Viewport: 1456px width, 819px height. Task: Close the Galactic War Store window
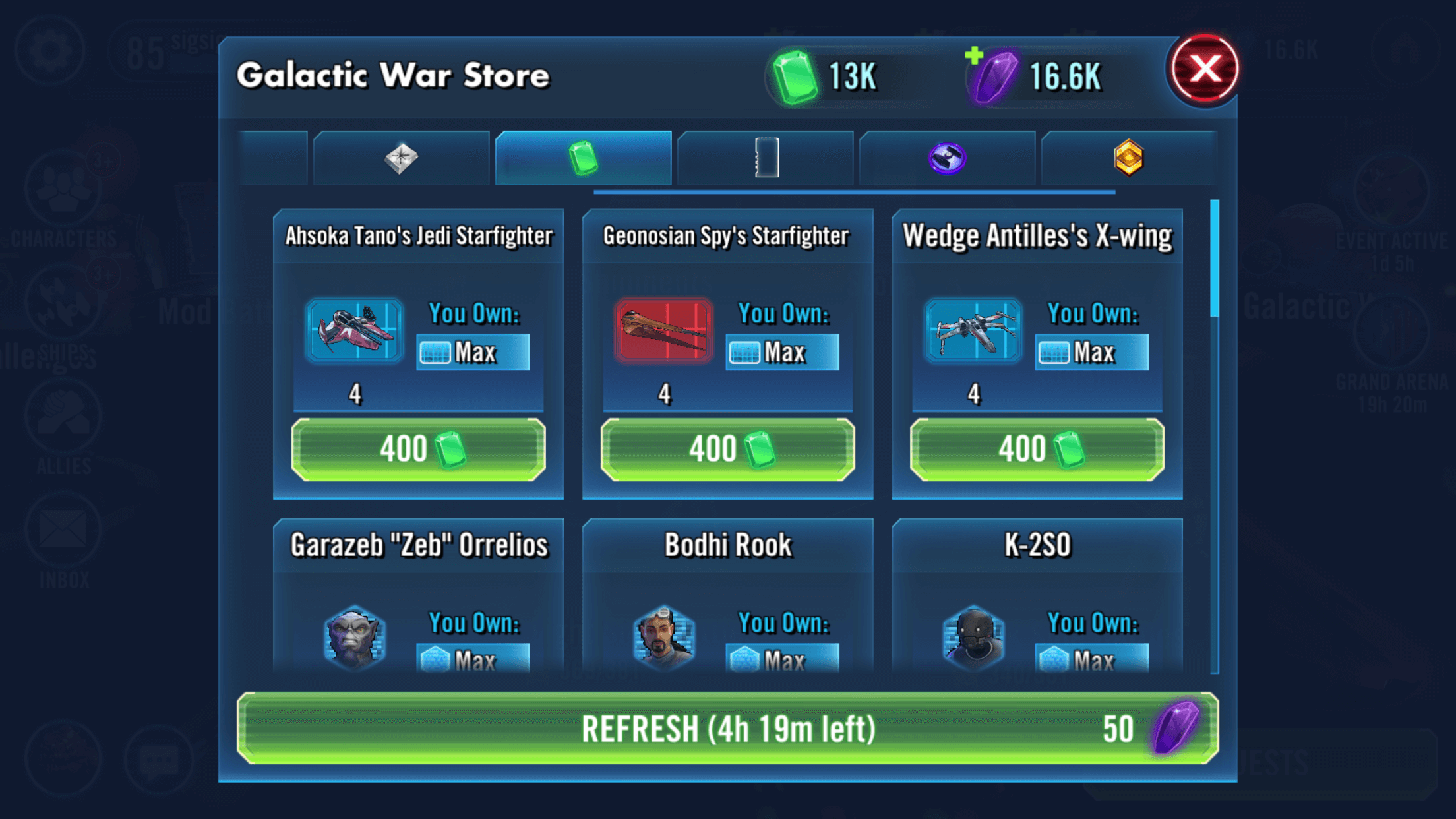pyautogui.click(x=1204, y=69)
